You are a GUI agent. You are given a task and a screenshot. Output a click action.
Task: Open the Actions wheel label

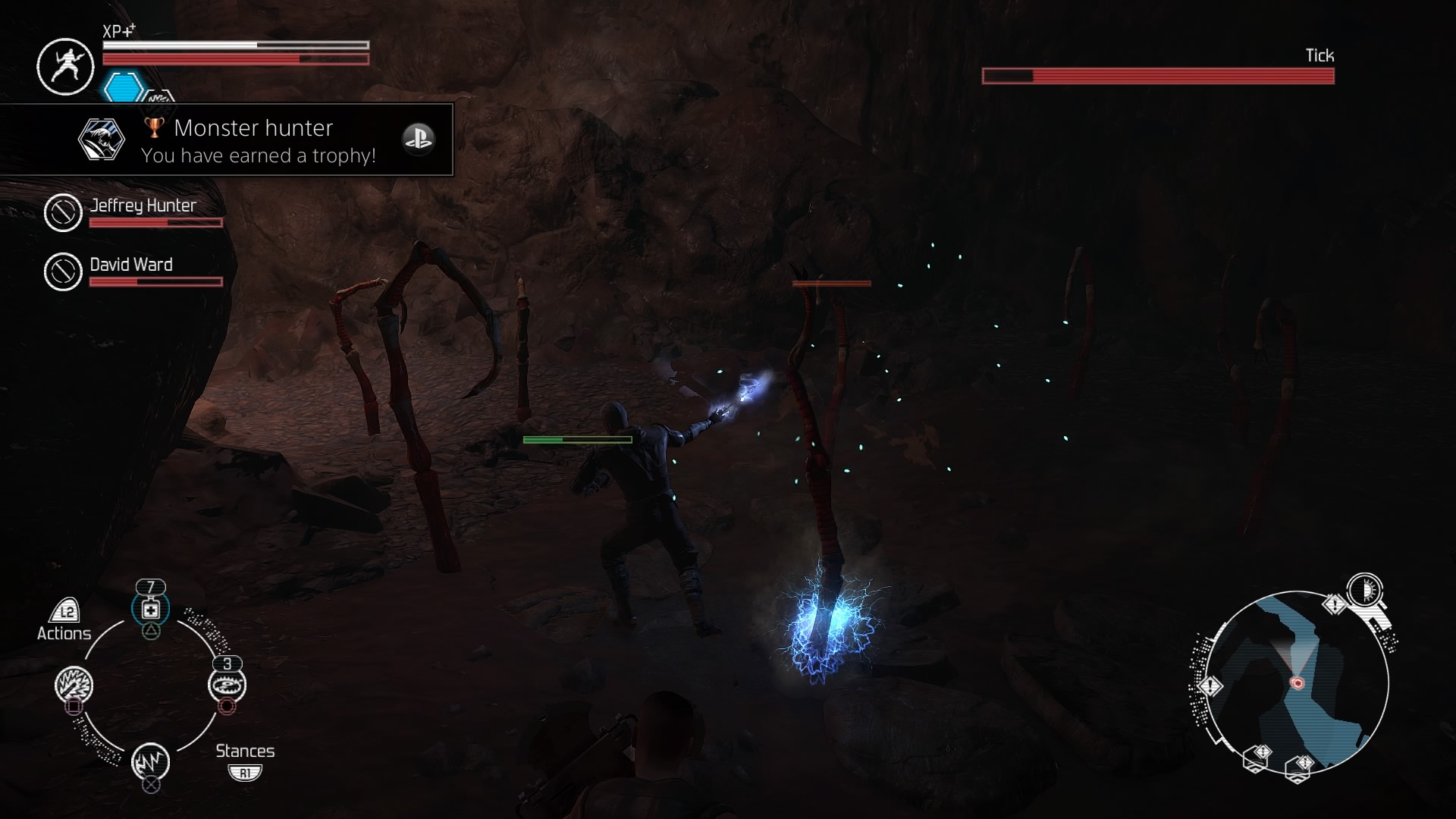(64, 632)
